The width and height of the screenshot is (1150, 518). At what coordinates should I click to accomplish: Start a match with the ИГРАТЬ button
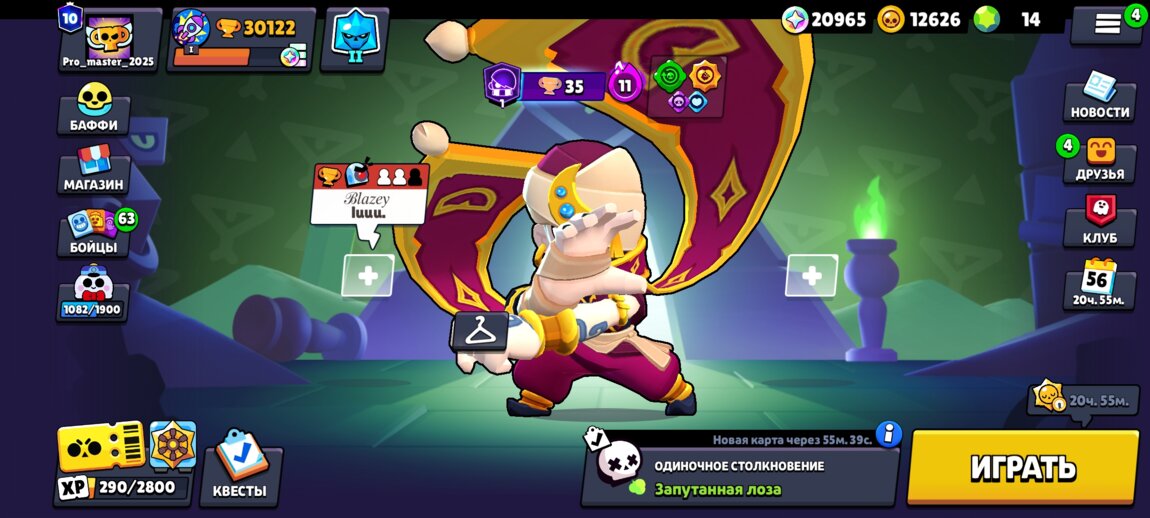pos(1022,467)
